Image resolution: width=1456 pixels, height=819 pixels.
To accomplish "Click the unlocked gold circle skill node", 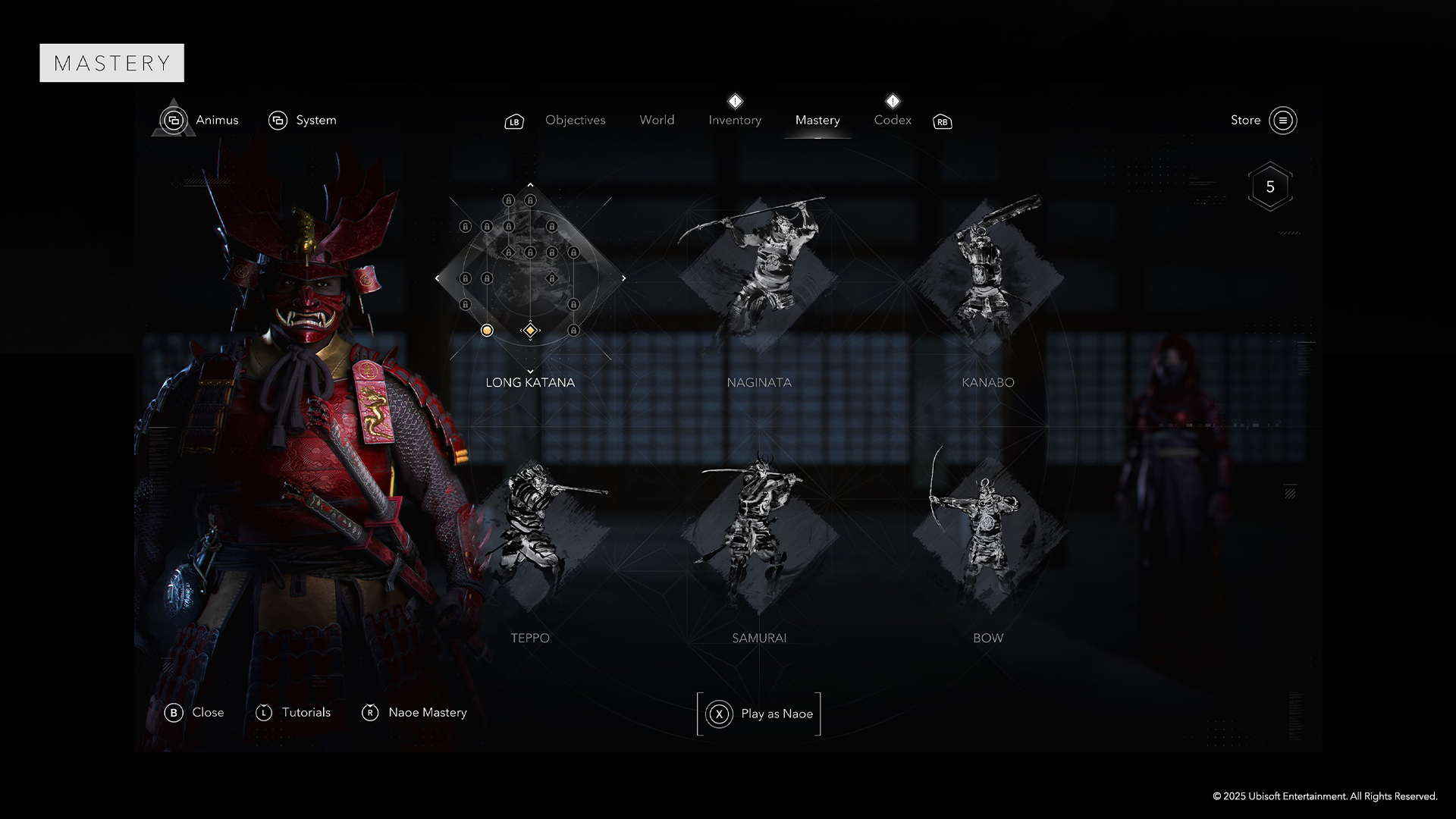I will coord(487,330).
